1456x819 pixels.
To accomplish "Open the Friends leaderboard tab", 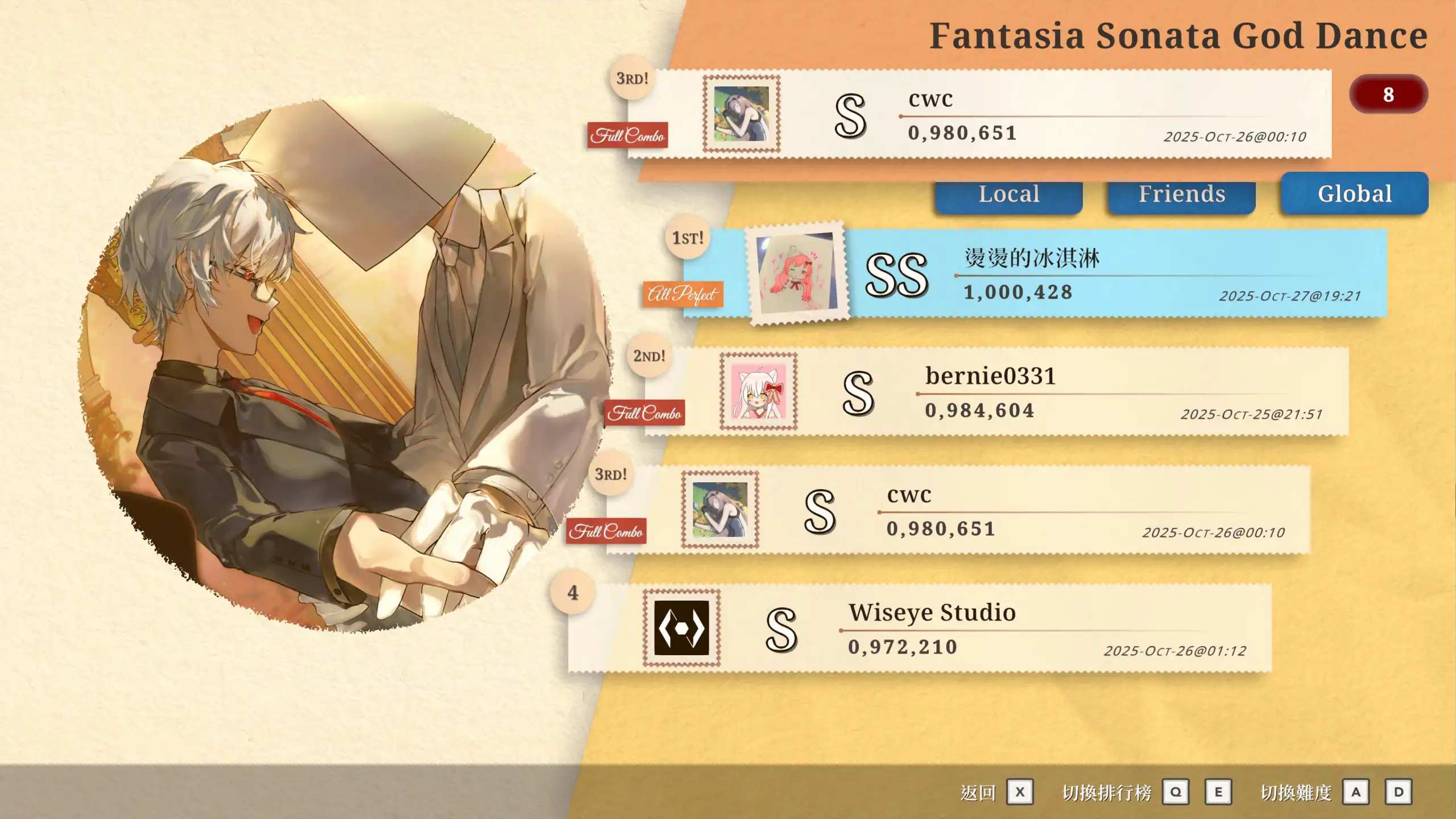I will (x=1181, y=195).
